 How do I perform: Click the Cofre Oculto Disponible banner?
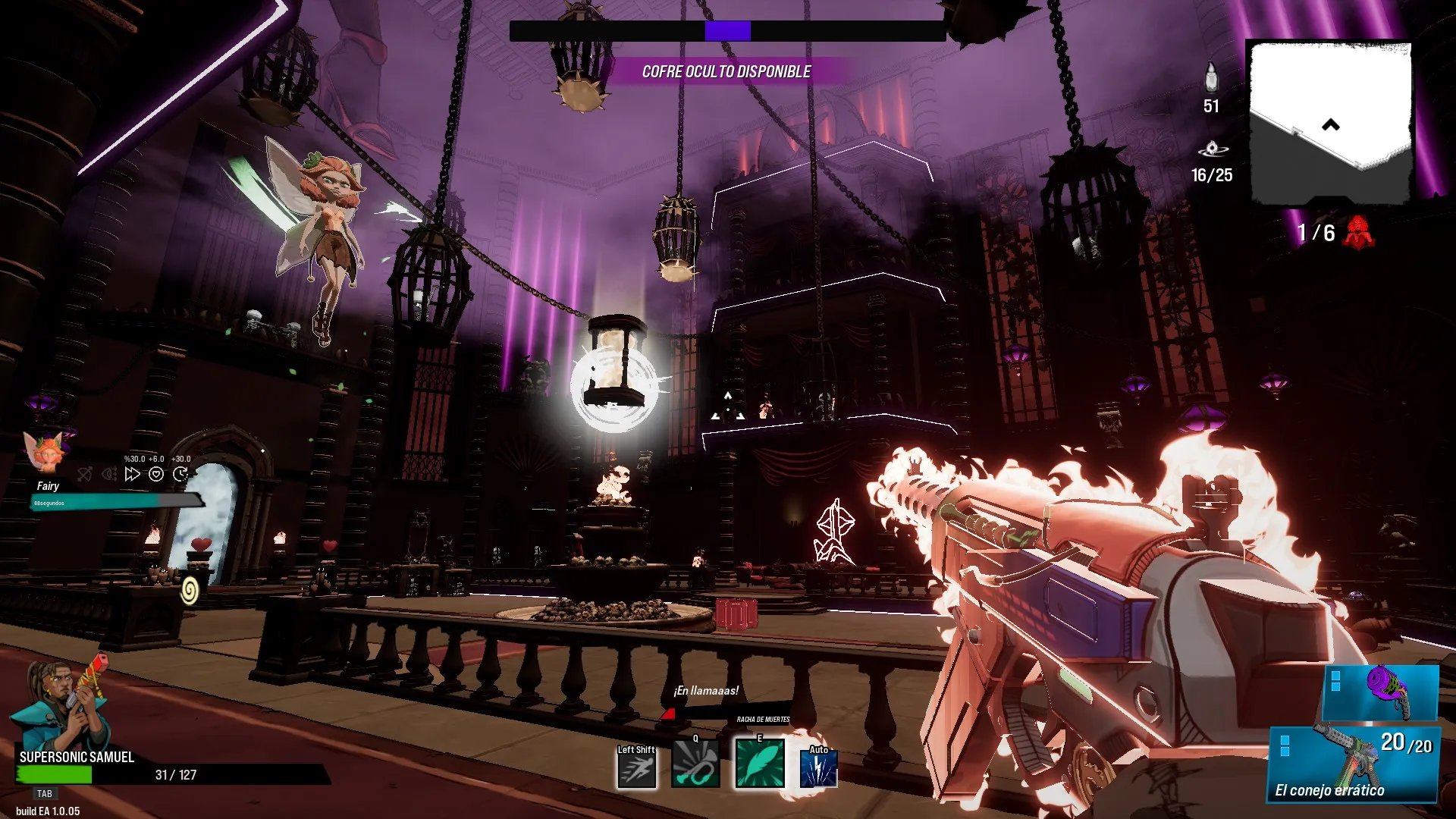(726, 72)
